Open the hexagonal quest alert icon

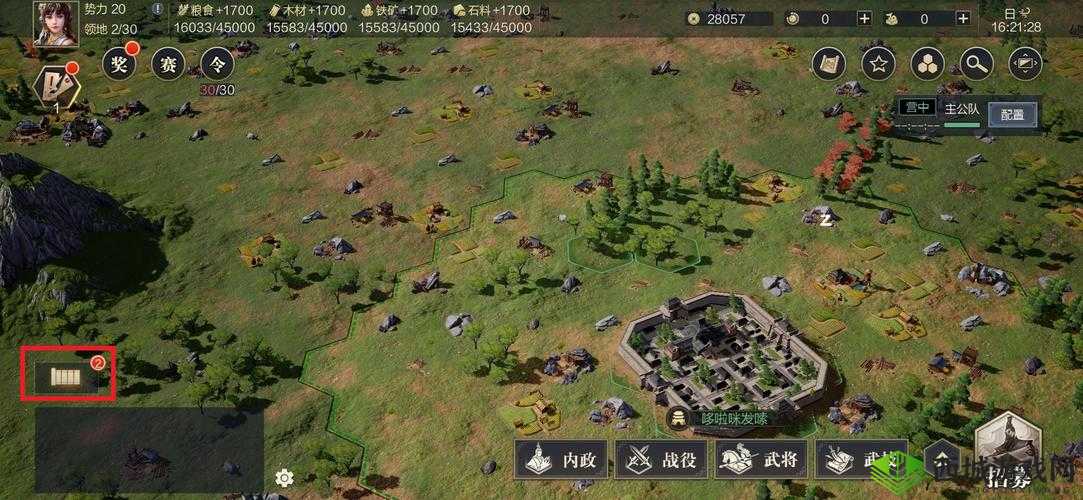pyautogui.click(x=56, y=87)
